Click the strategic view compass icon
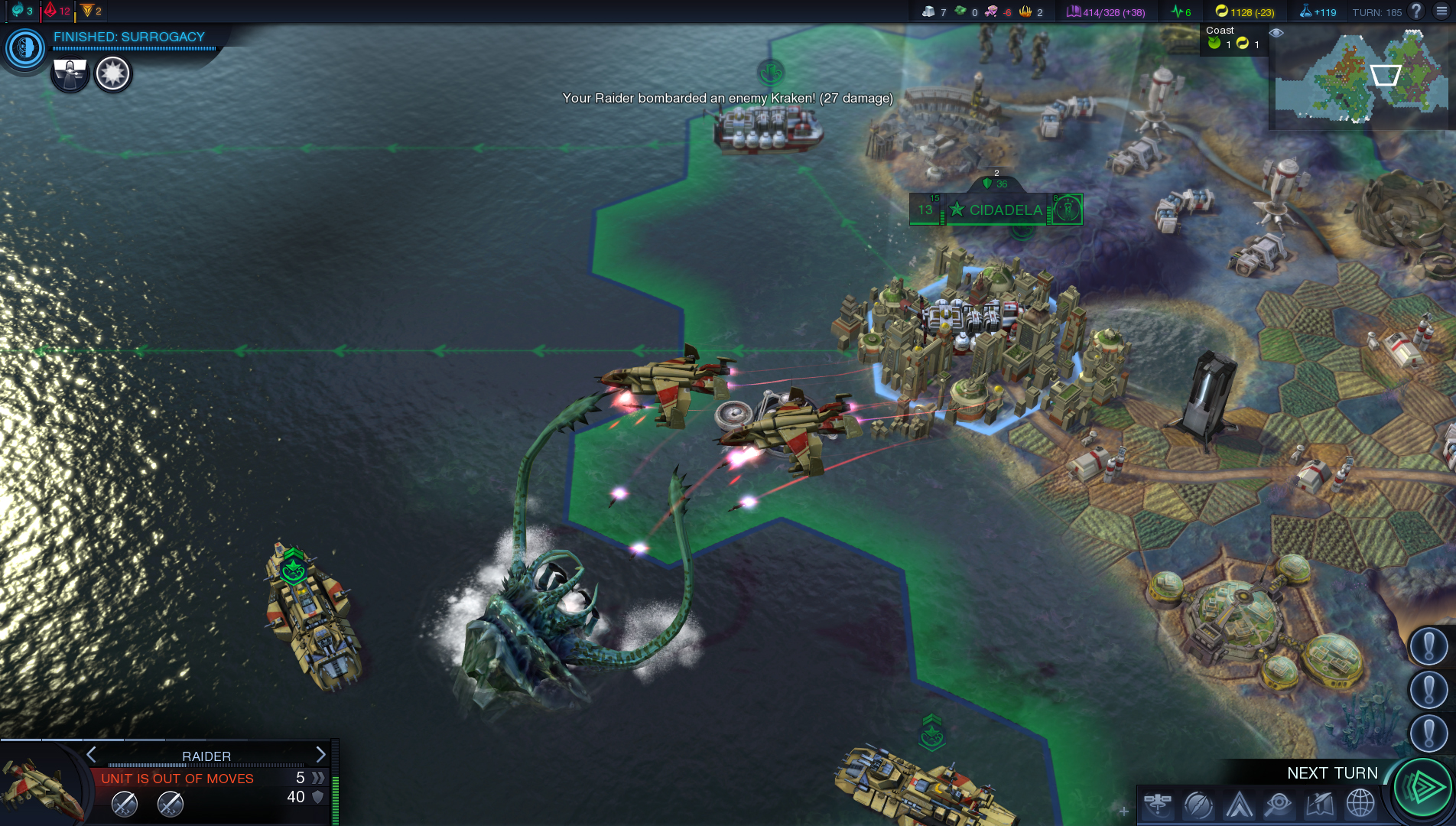 coord(1198,805)
